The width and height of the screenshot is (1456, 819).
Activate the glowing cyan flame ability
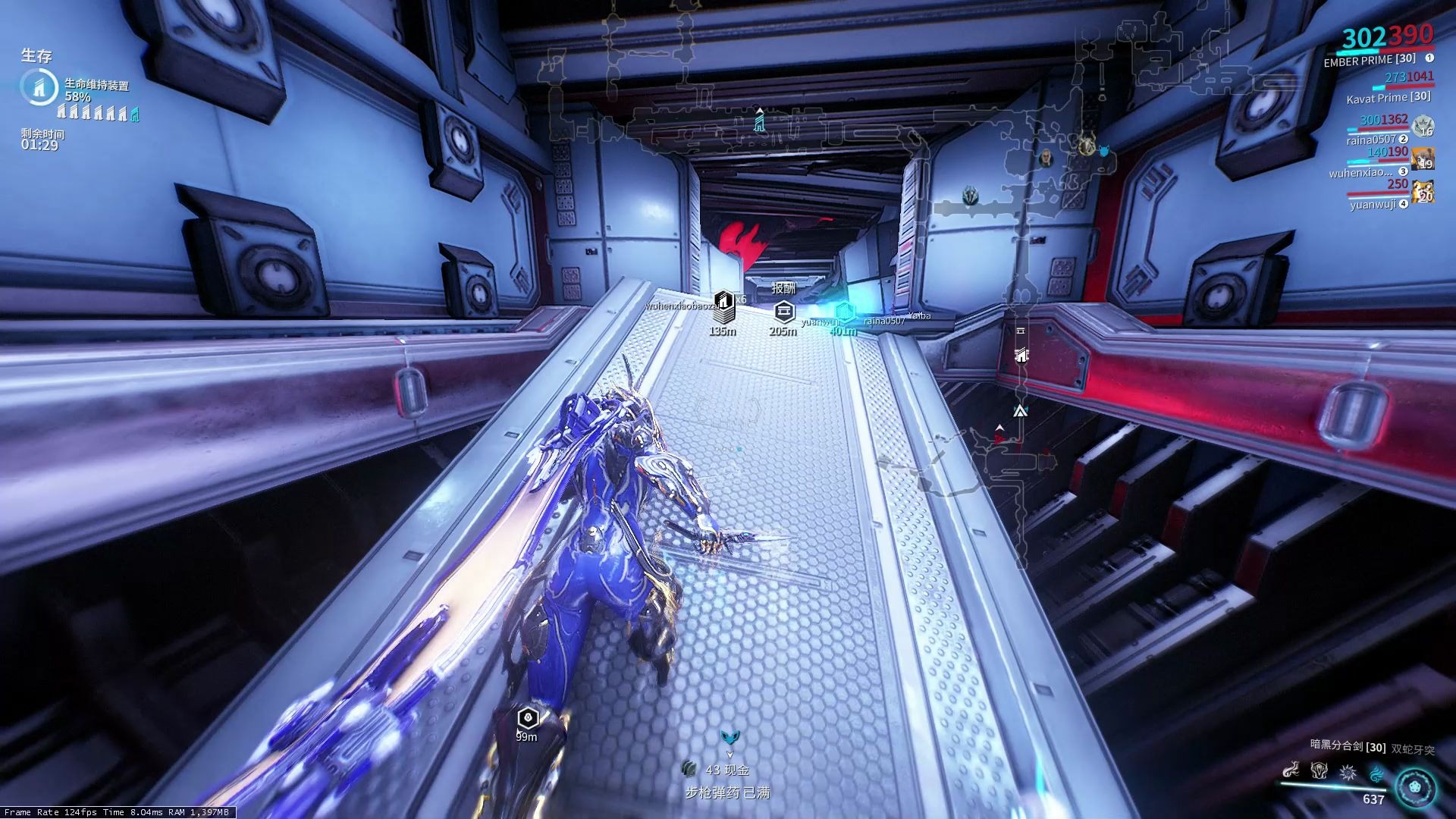point(1376,772)
